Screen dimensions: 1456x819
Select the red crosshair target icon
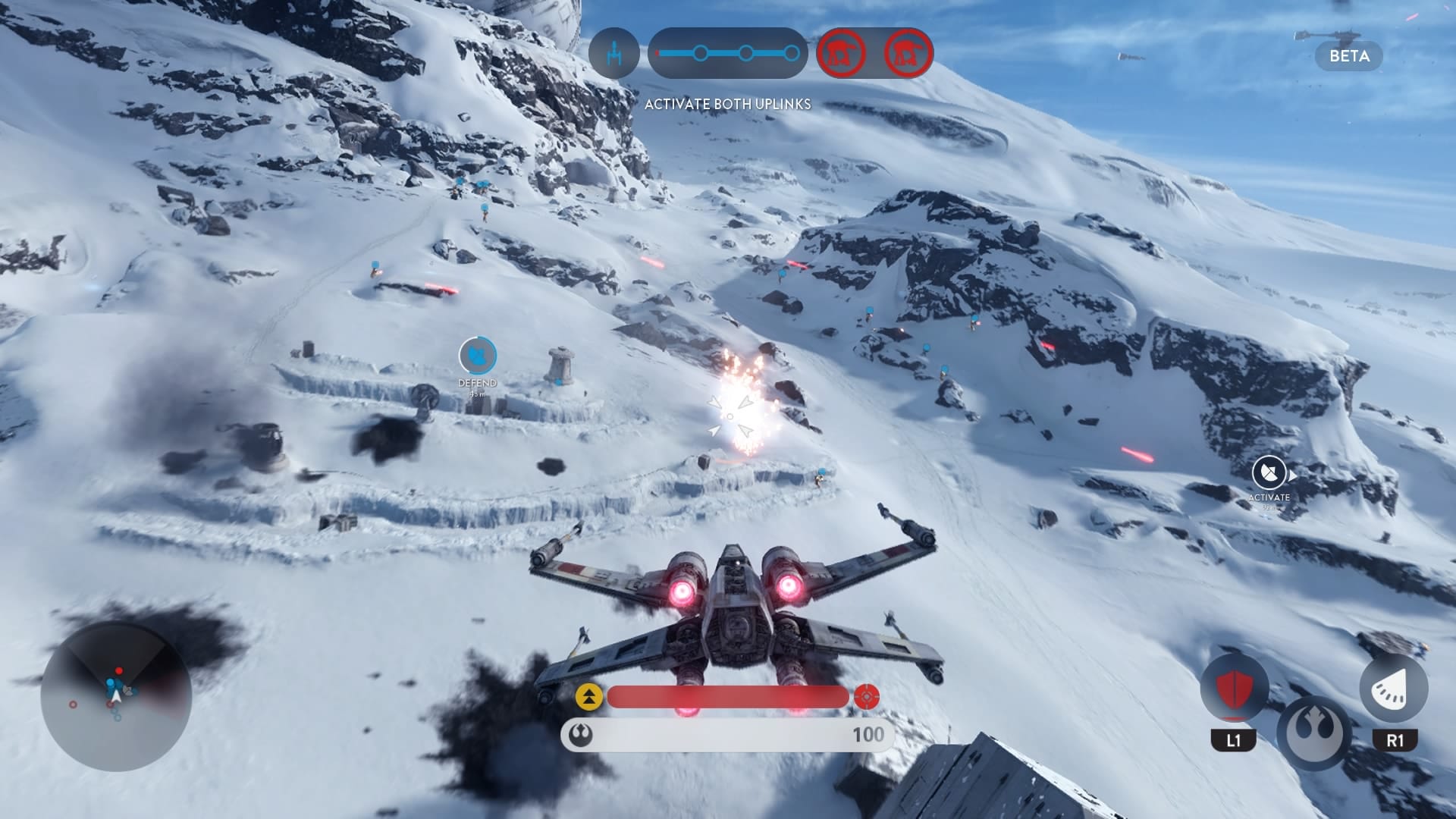click(x=867, y=696)
